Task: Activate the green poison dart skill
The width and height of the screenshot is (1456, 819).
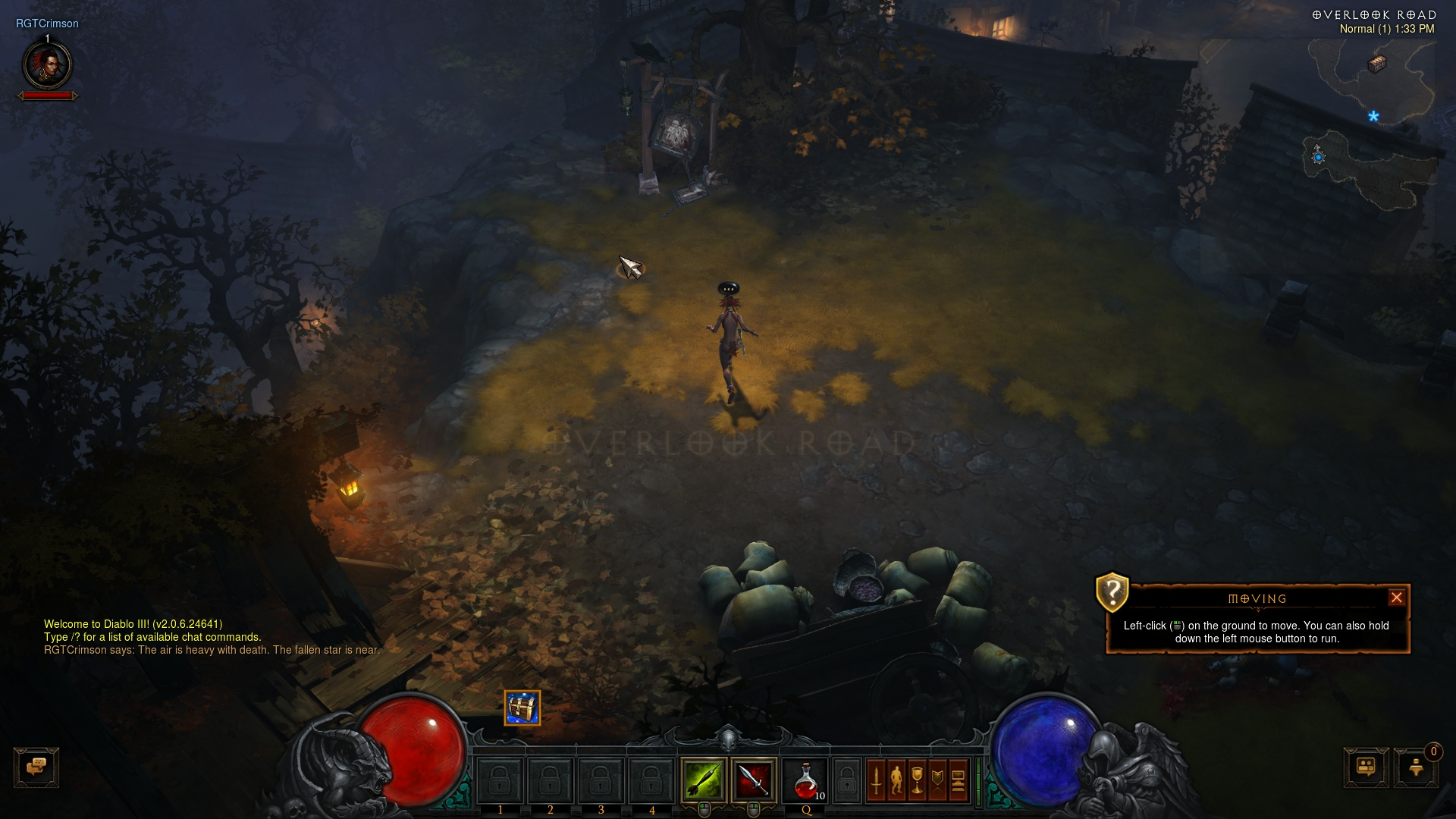Action: [704, 780]
